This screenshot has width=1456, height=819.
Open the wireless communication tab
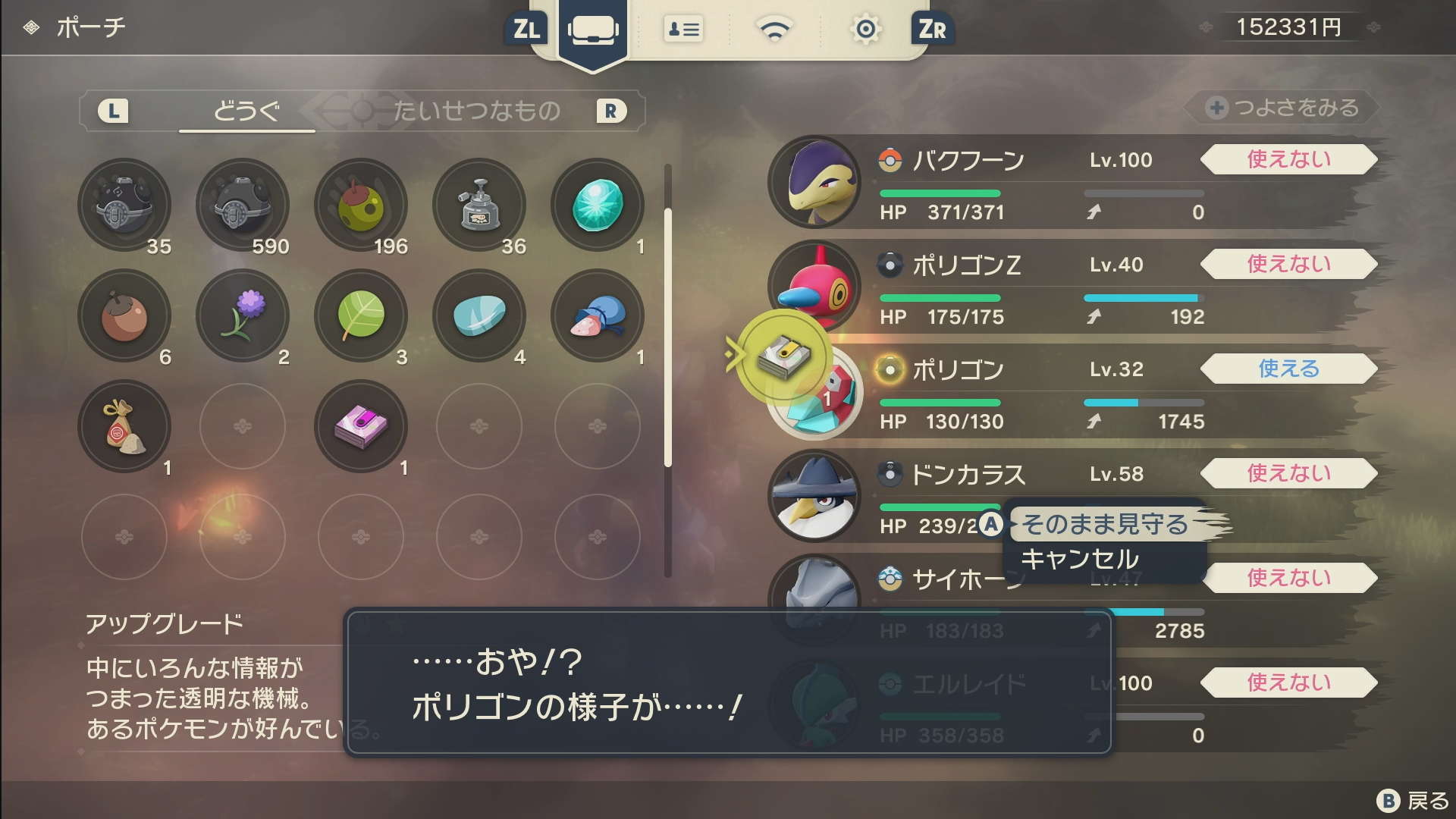coord(774,30)
